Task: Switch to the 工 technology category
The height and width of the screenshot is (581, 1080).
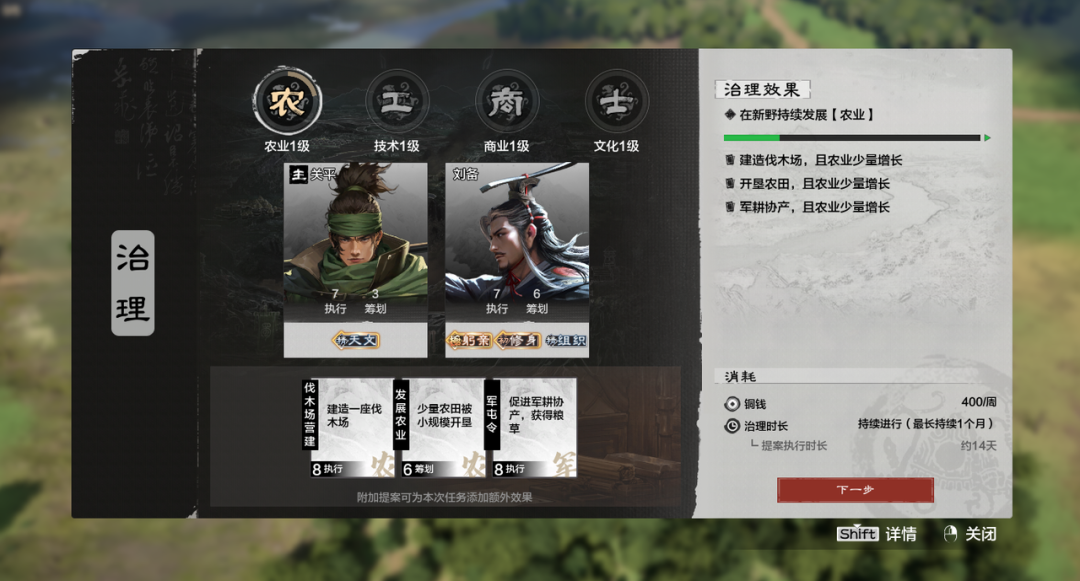Action: [x=397, y=101]
